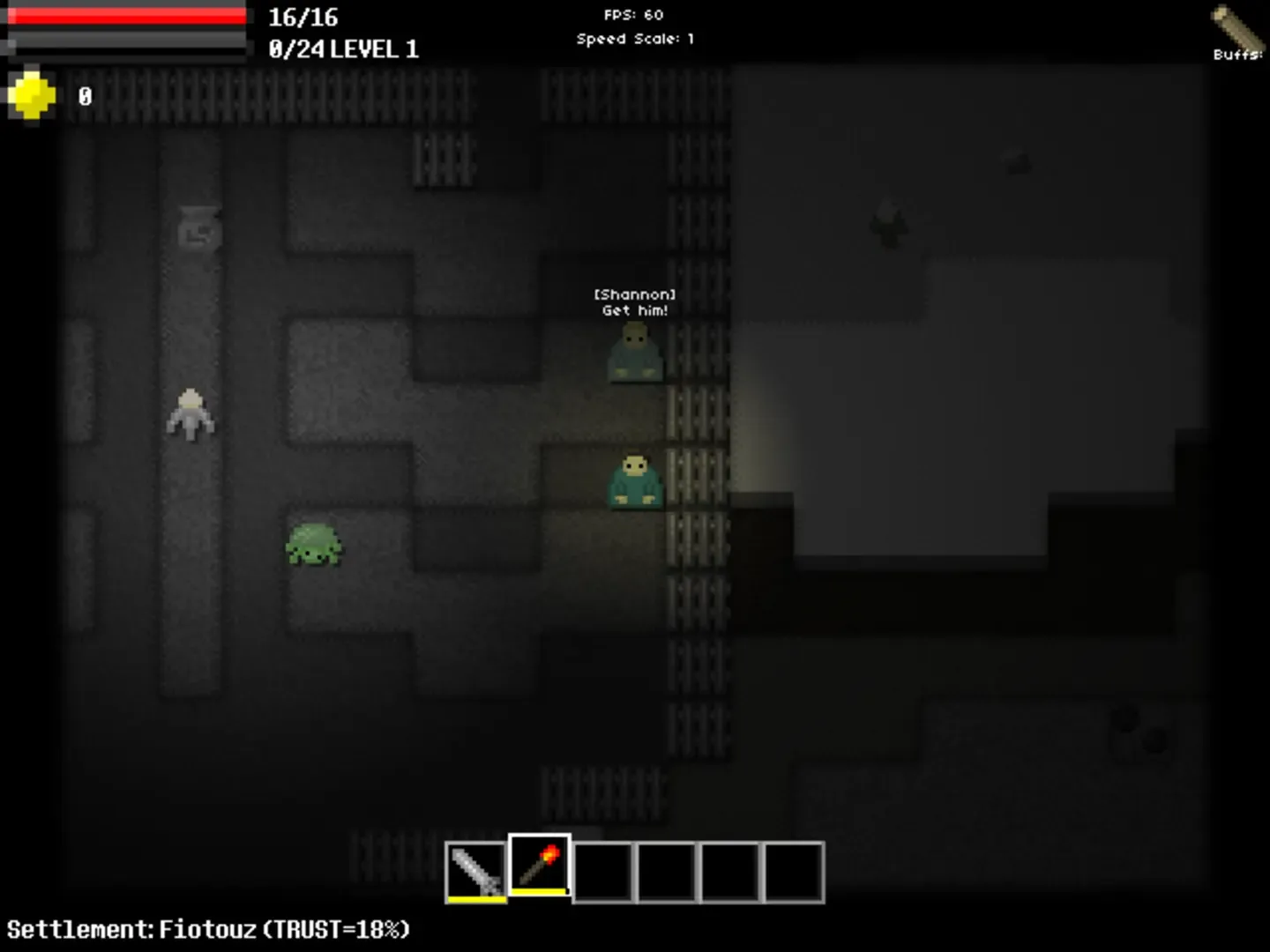Select the sword in the hotbar

point(476,870)
